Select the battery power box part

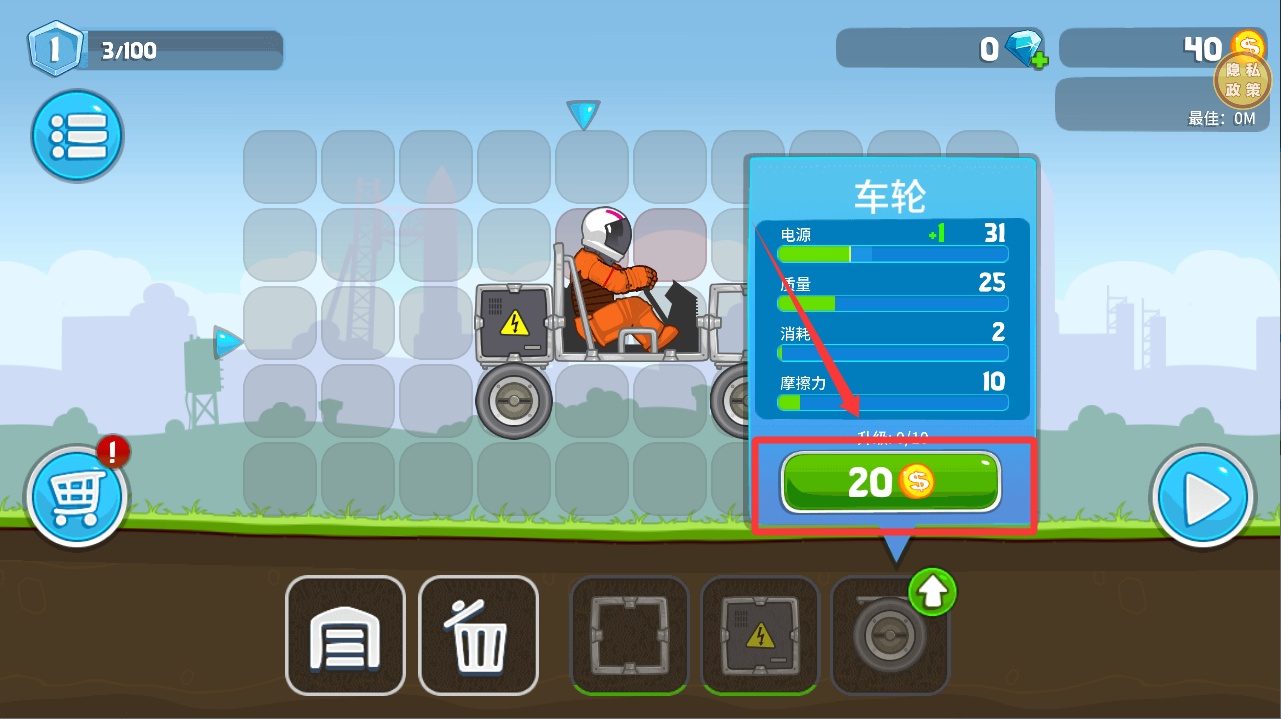pos(760,635)
